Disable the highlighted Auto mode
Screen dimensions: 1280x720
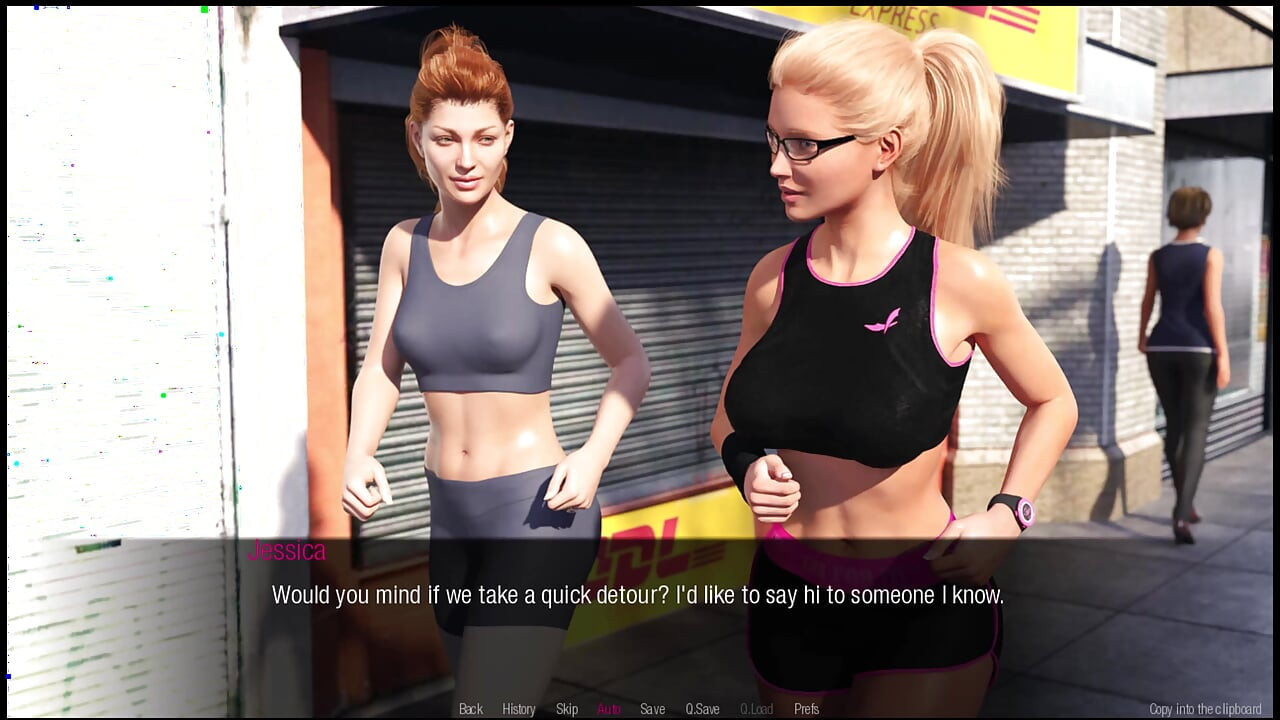point(608,709)
